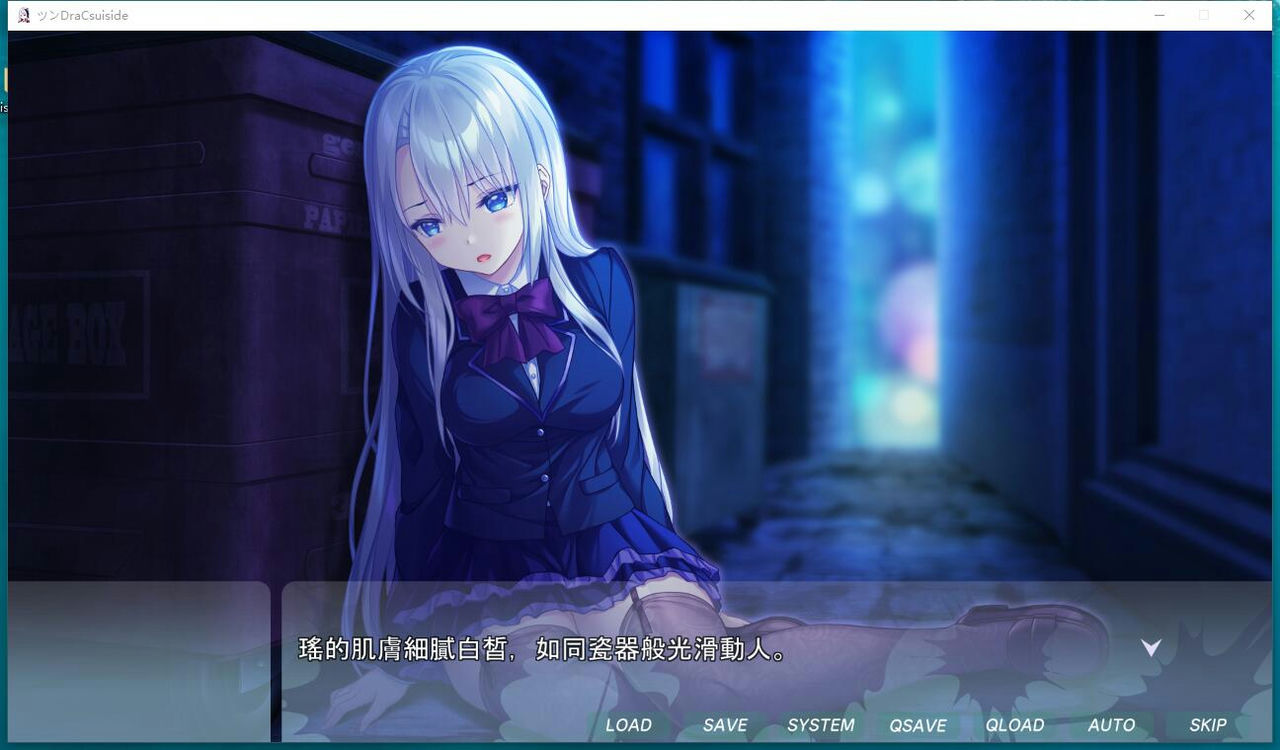Click the dialogue text to advance the story
1280x750 pixels.
point(540,650)
